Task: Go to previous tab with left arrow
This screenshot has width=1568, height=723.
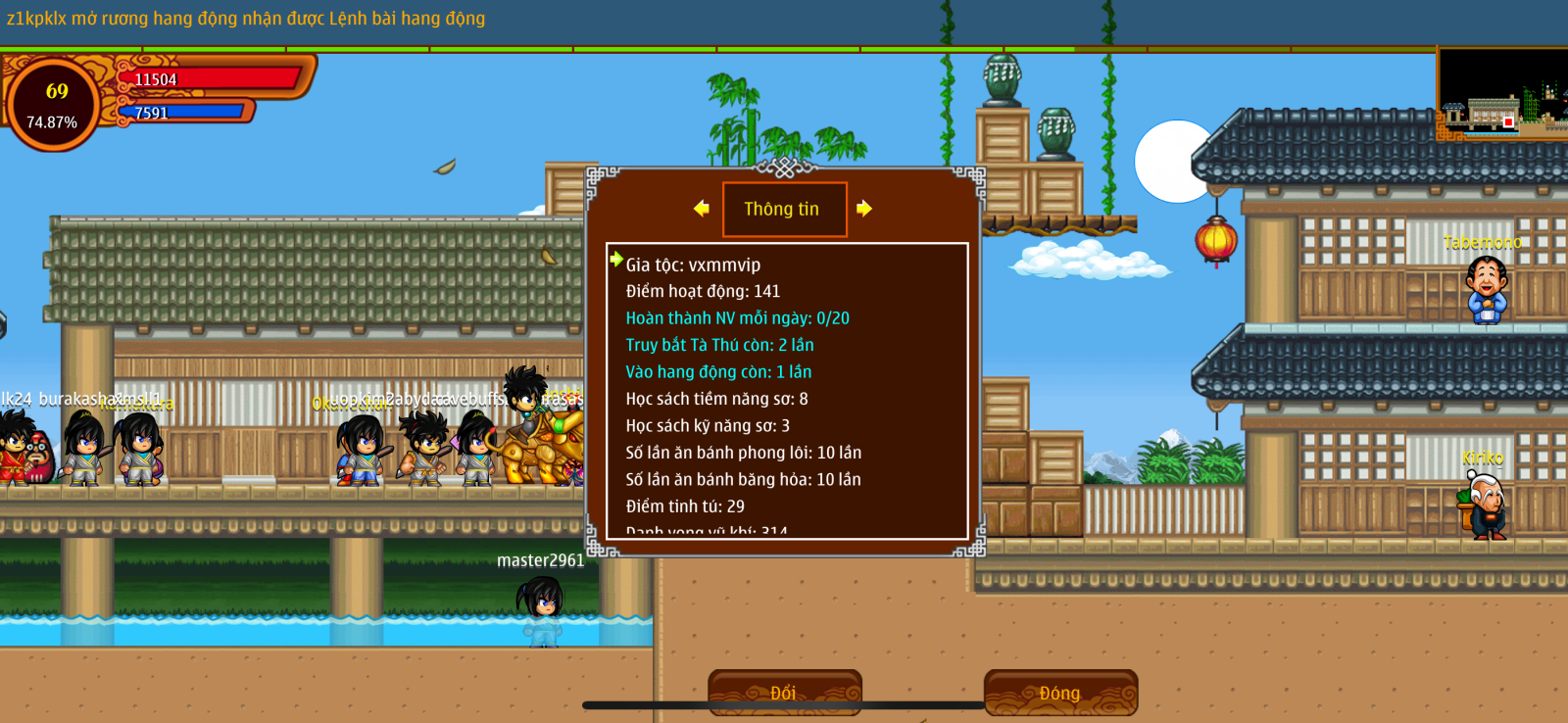Action: [x=702, y=208]
